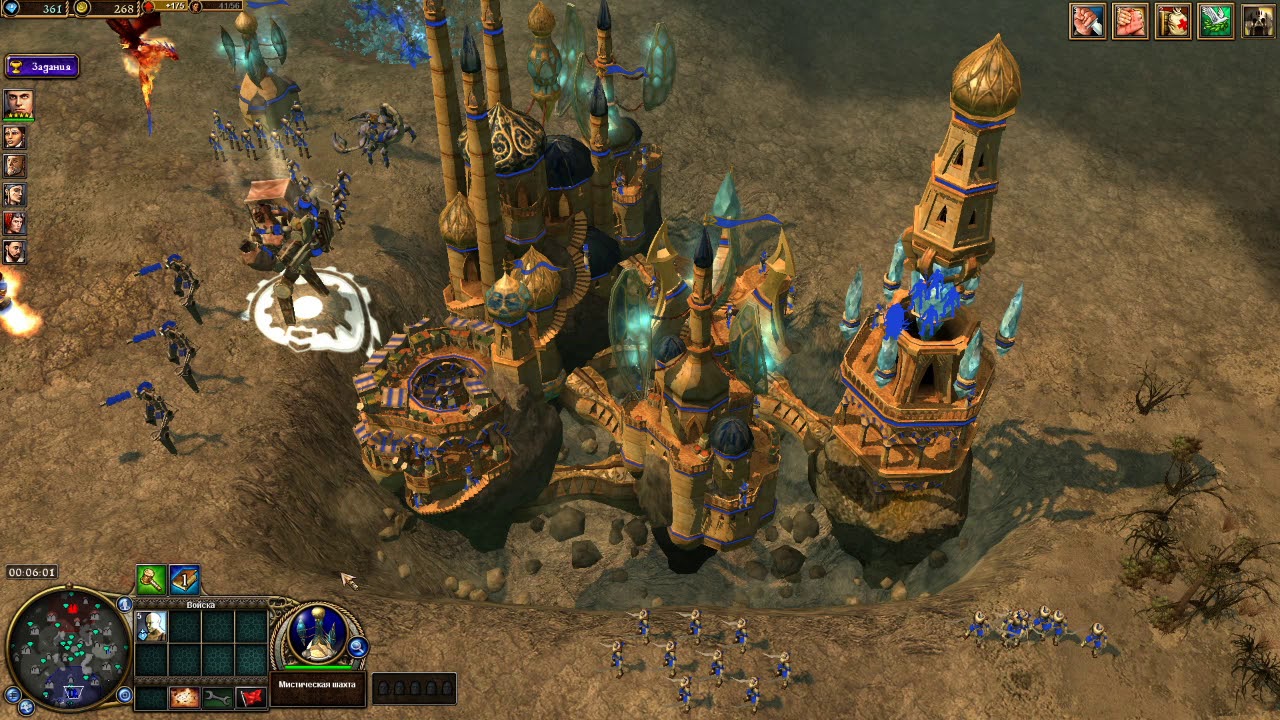Click the square button at minimap's lower right
1280x720 pixels.
[125, 694]
